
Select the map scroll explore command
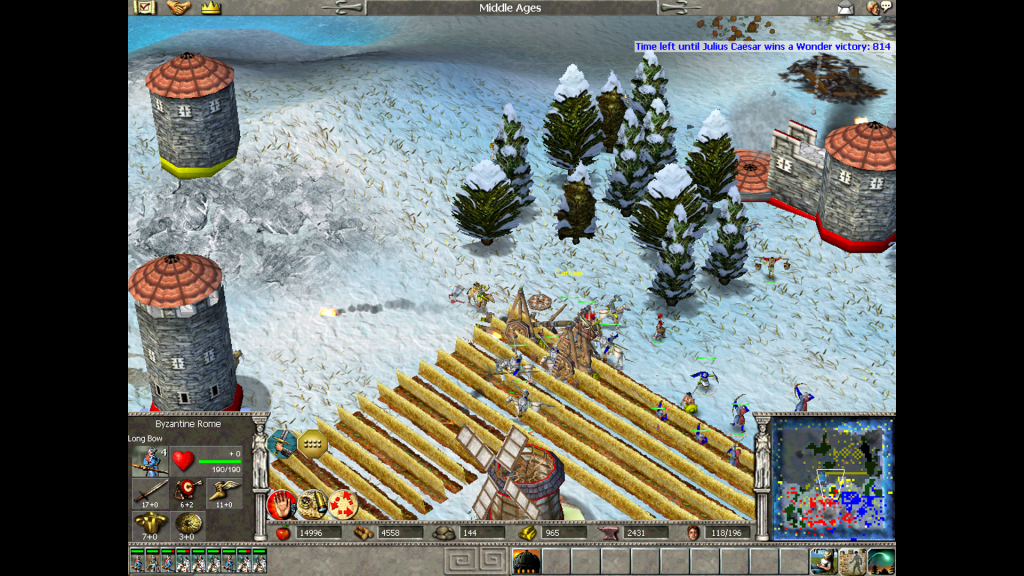point(312,504)
